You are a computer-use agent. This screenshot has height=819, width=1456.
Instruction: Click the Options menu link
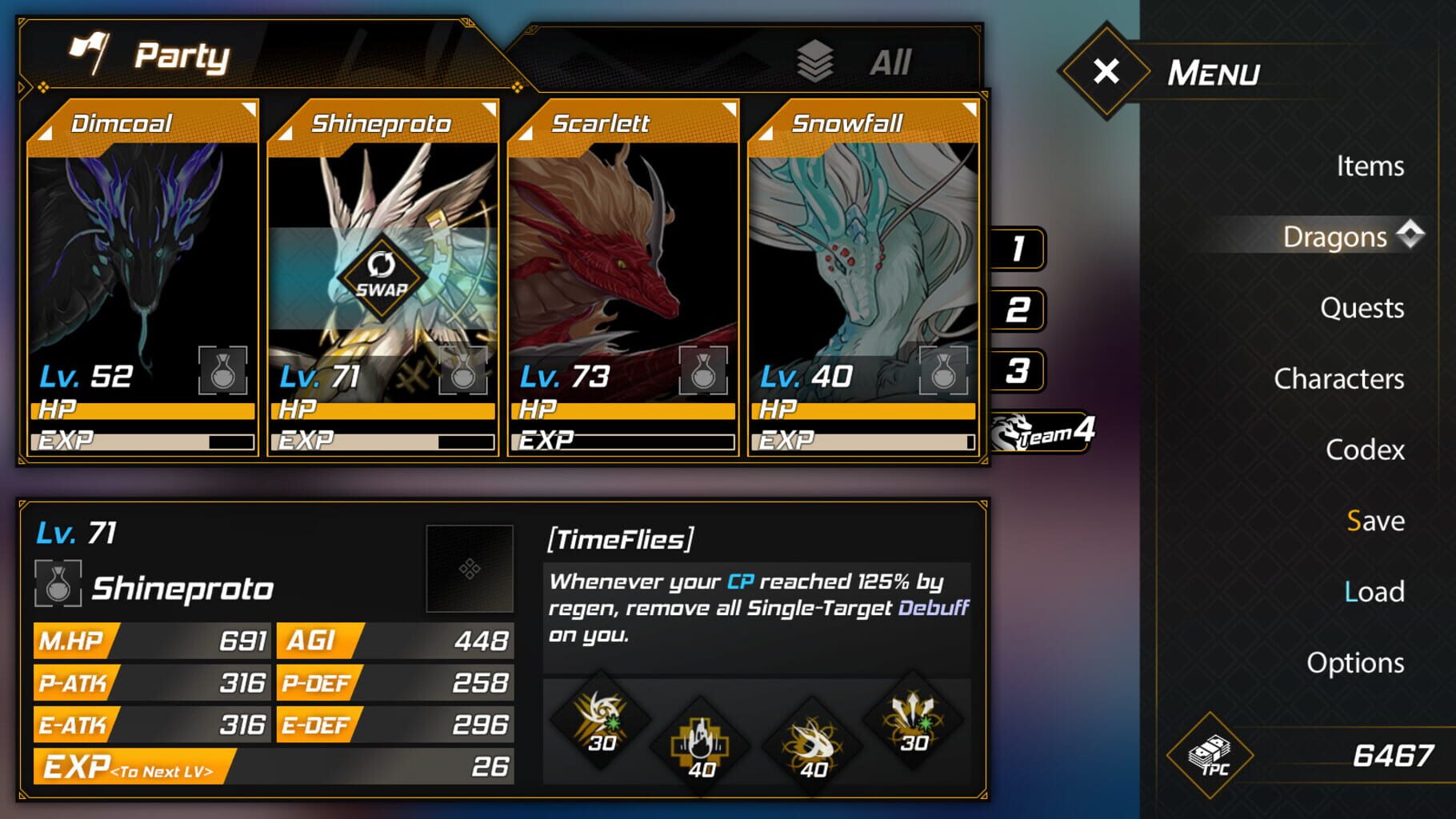[x=1355, y=663]
